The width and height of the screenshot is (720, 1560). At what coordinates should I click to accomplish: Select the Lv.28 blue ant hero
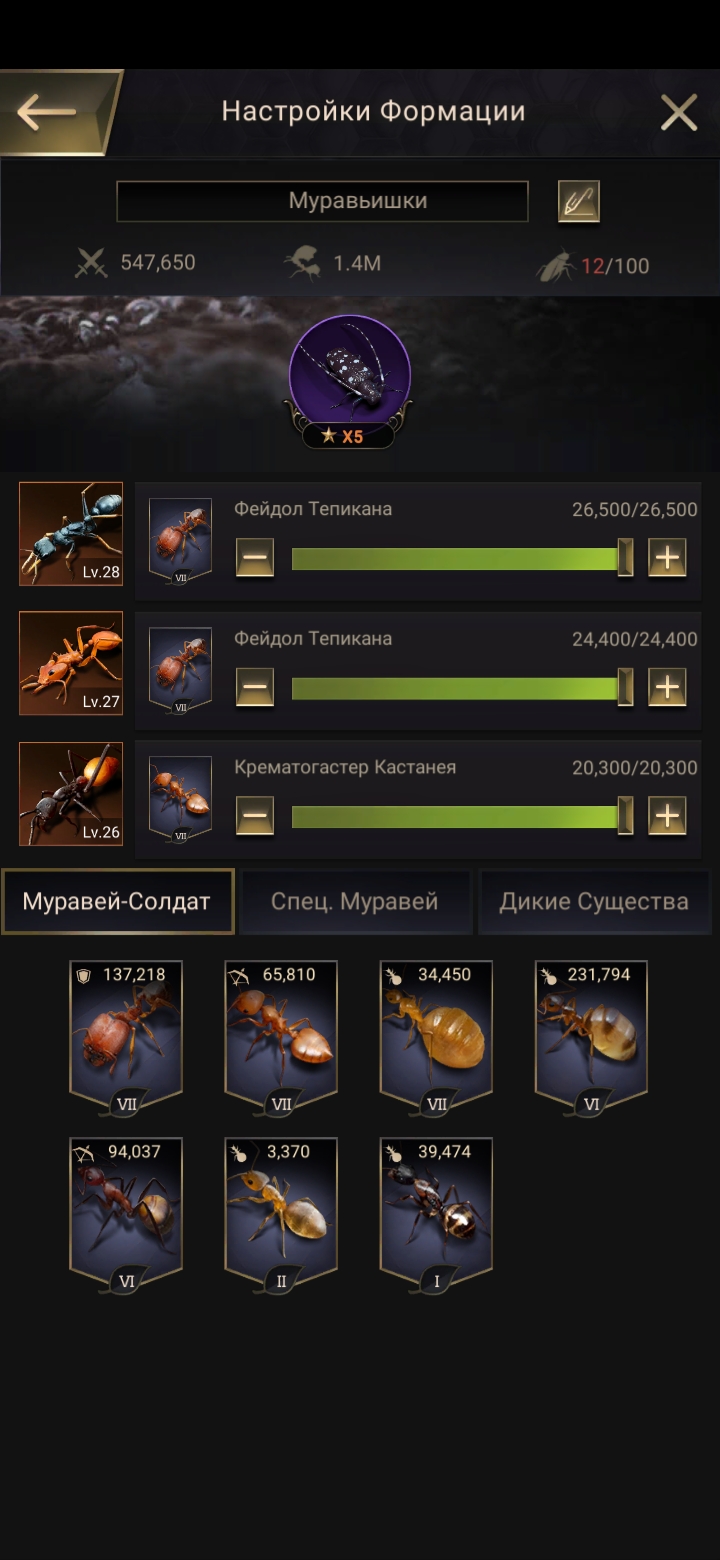pos(71,534)
